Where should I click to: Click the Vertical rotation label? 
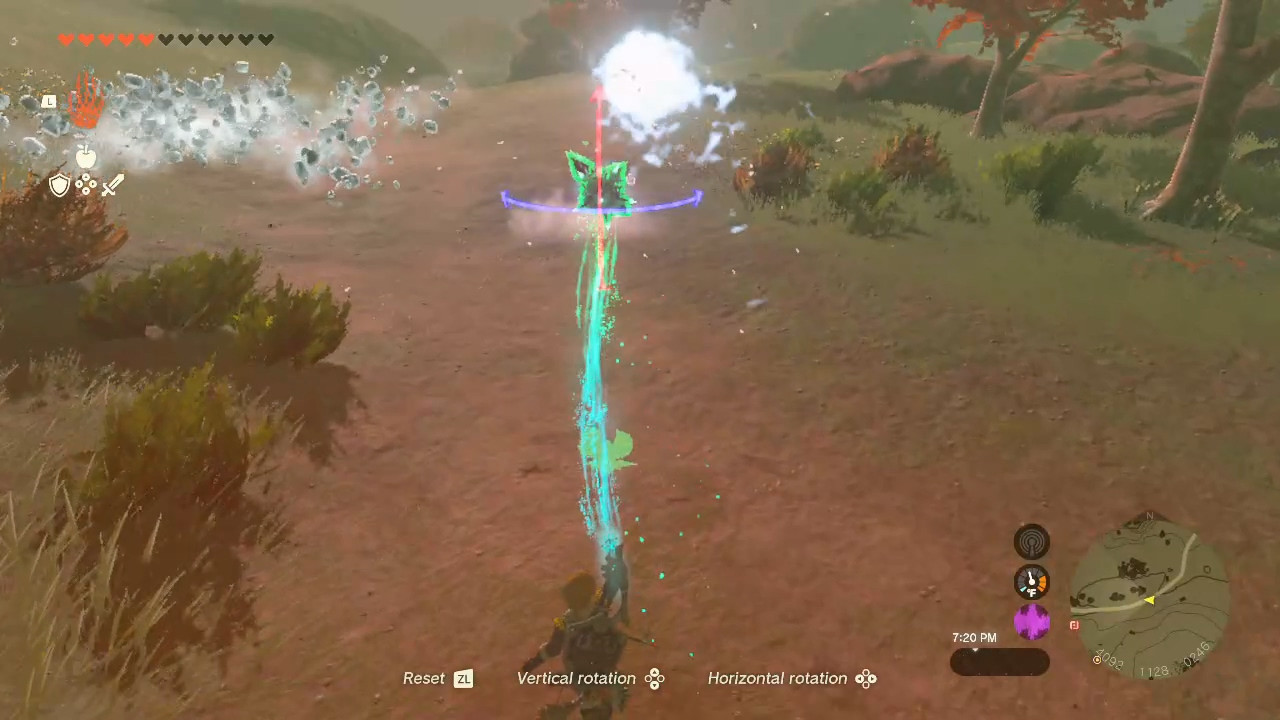click(576, 678)
